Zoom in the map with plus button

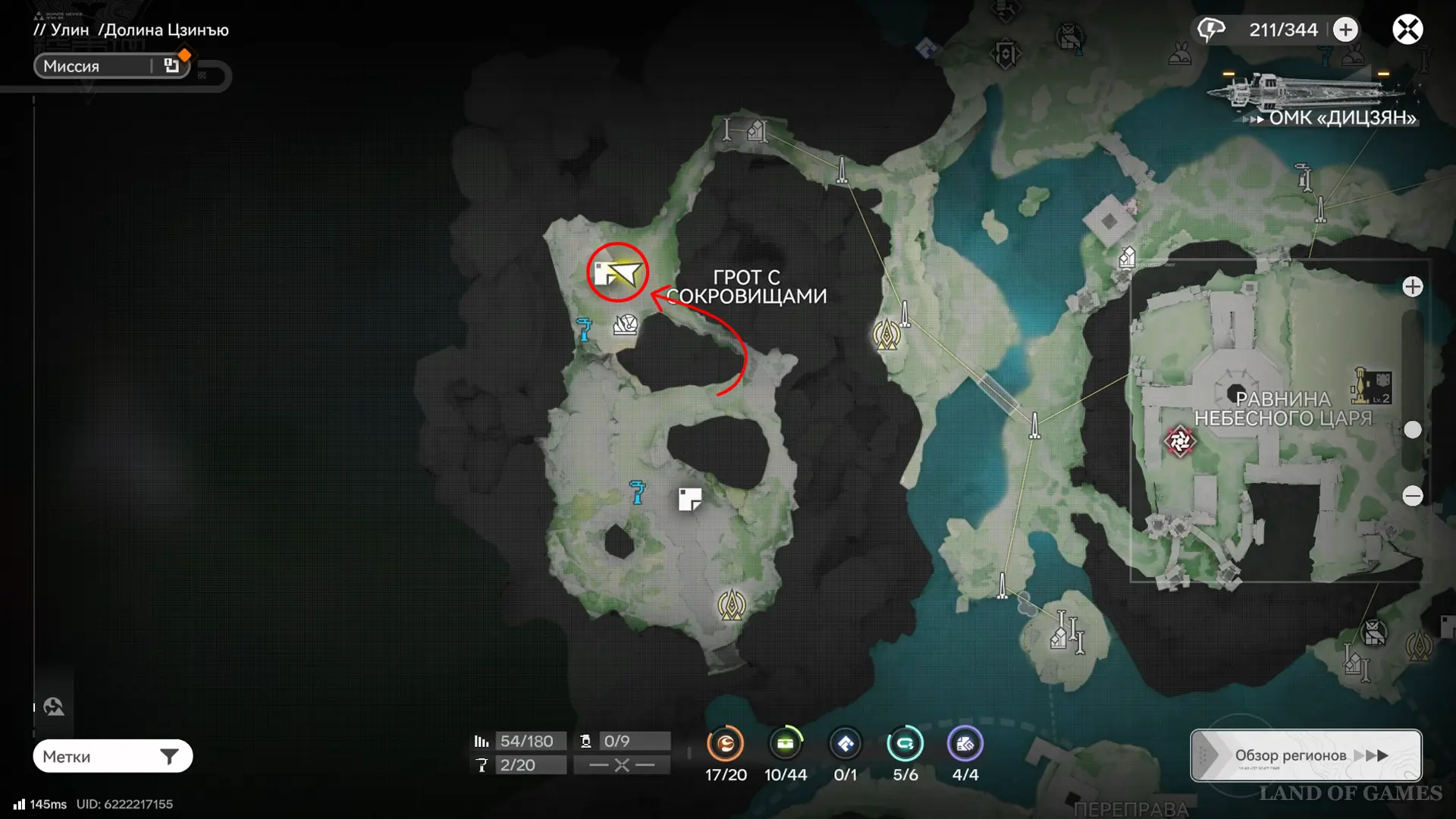(1412, 287)
